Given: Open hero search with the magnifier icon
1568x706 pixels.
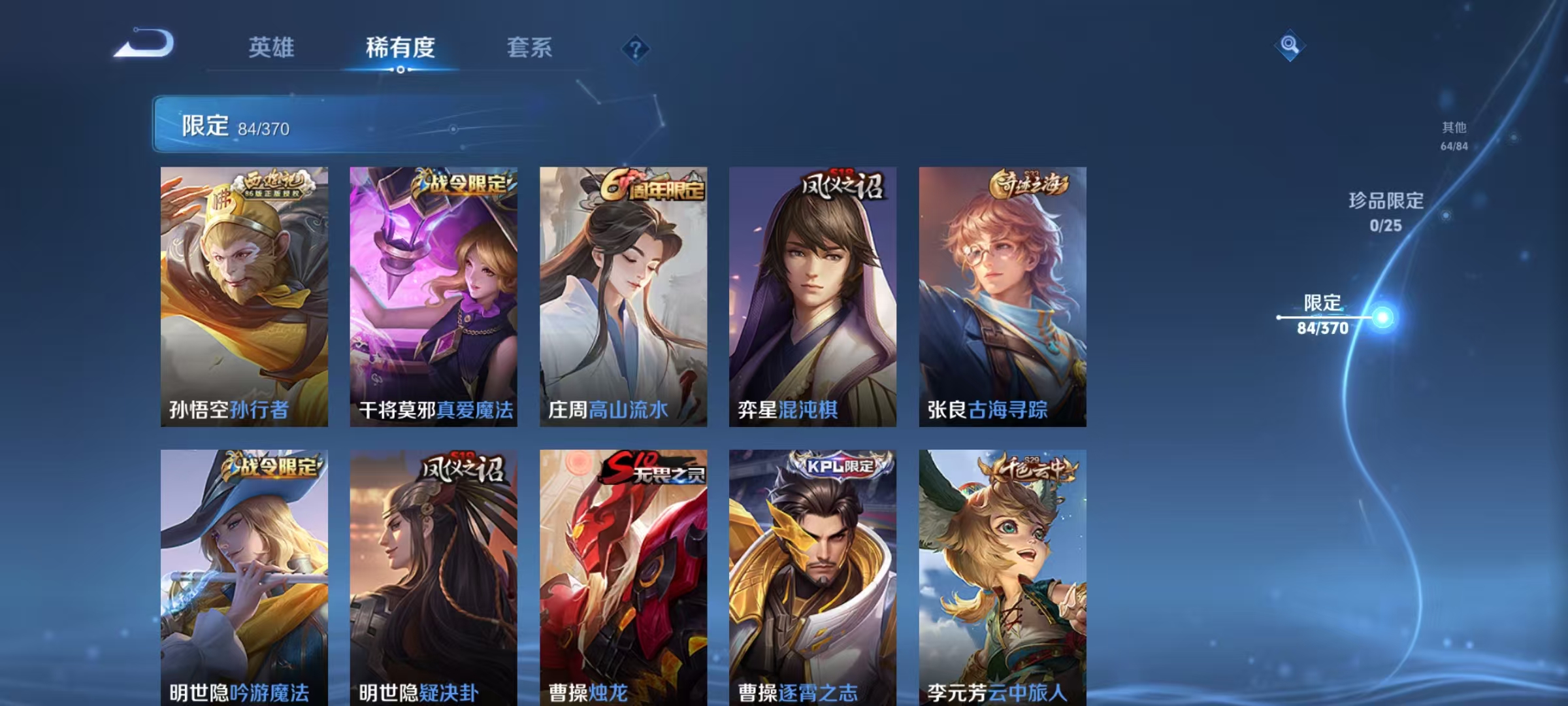Looking at the screenshot, I should (1288, 46).
